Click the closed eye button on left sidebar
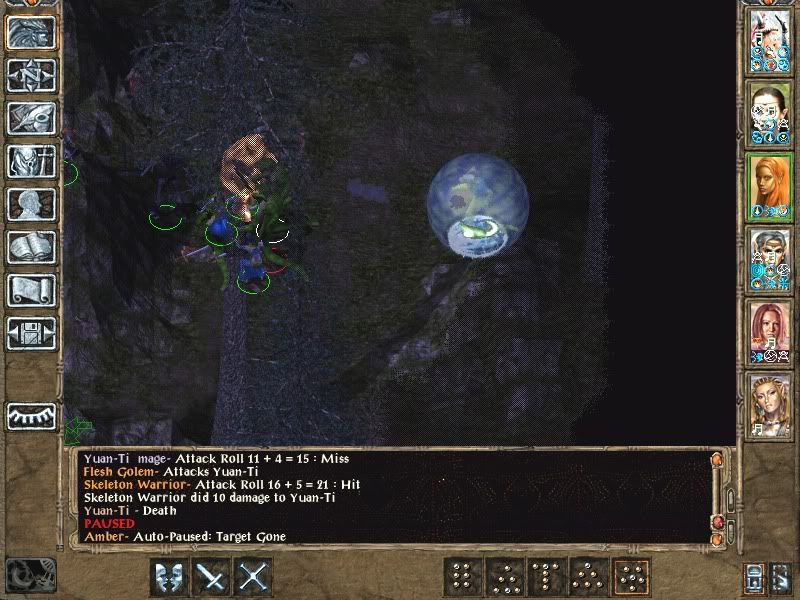Image resolution: width=800 pixels, height=600 pixels. click(x=31, y=415)
